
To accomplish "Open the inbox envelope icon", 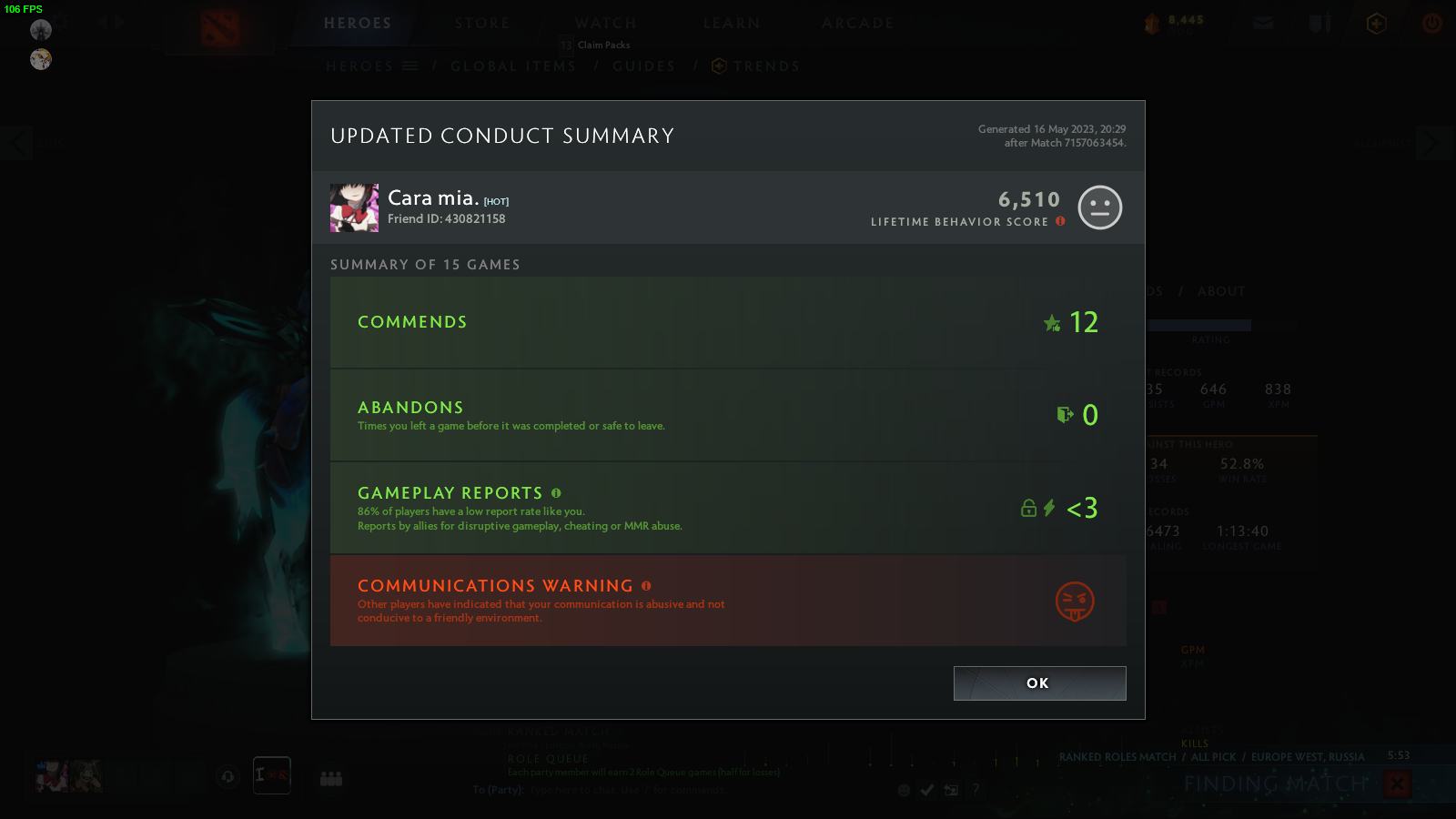I will click(x=1263, y=24).
